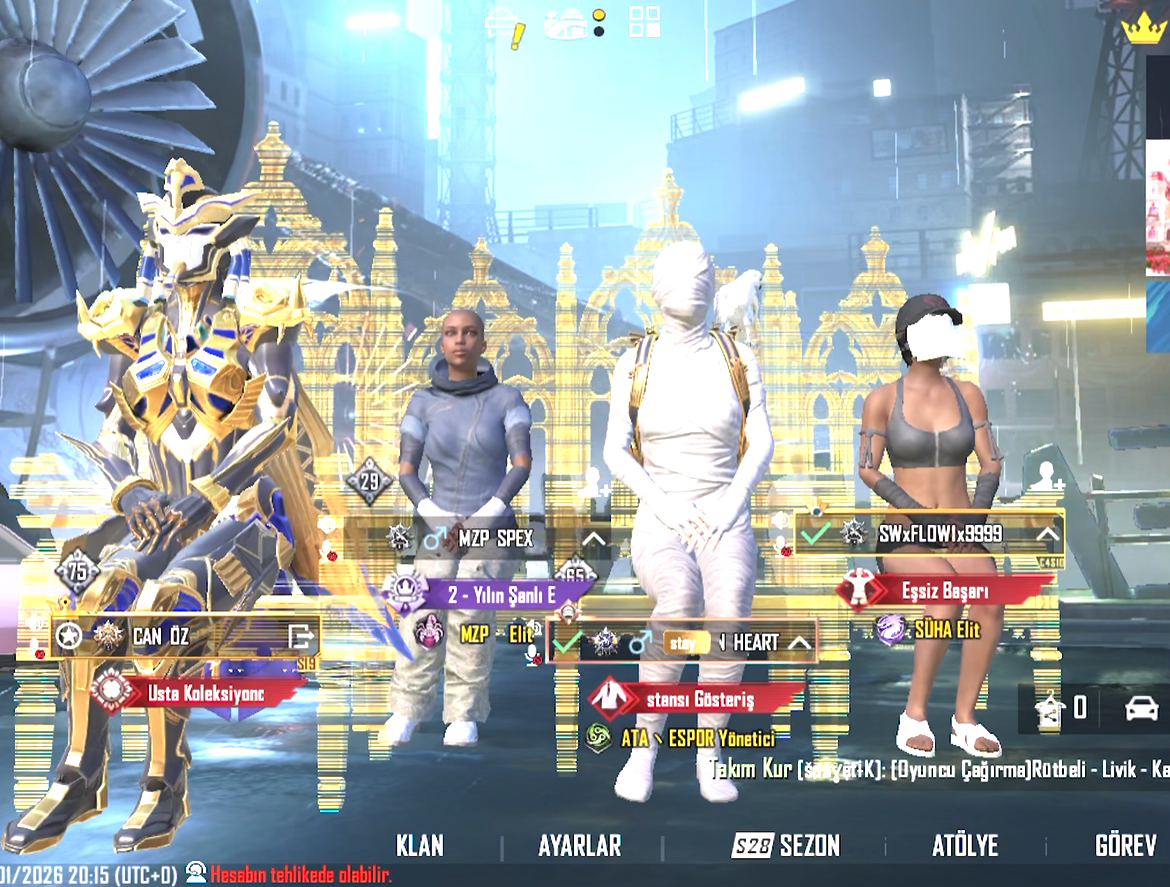Open the ATÖLYE workshop
1170x887 pixels.
[x=965, y=845]
